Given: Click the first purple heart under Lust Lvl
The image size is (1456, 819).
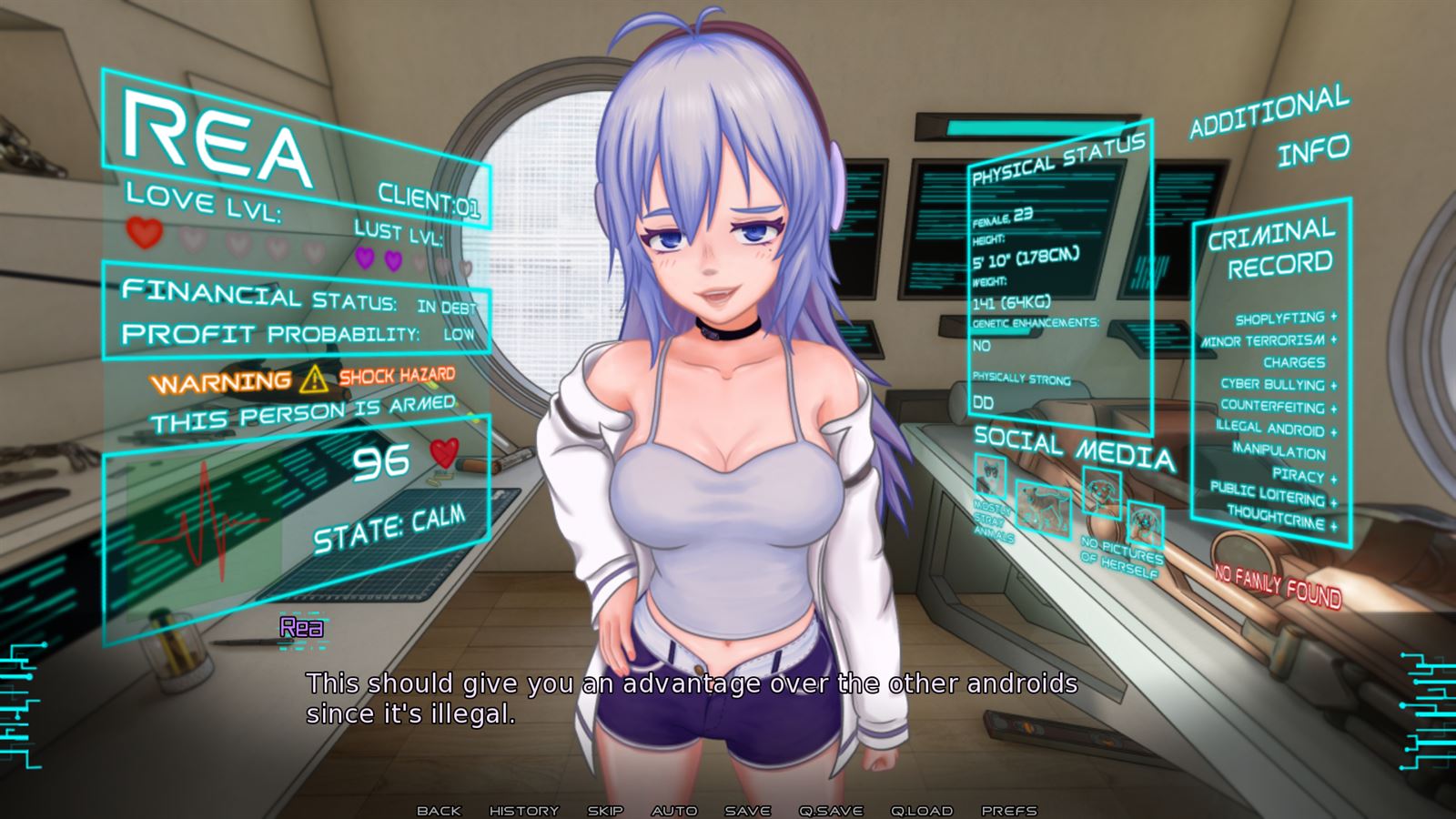Looking at the screenshot, I should coord(367,260).
